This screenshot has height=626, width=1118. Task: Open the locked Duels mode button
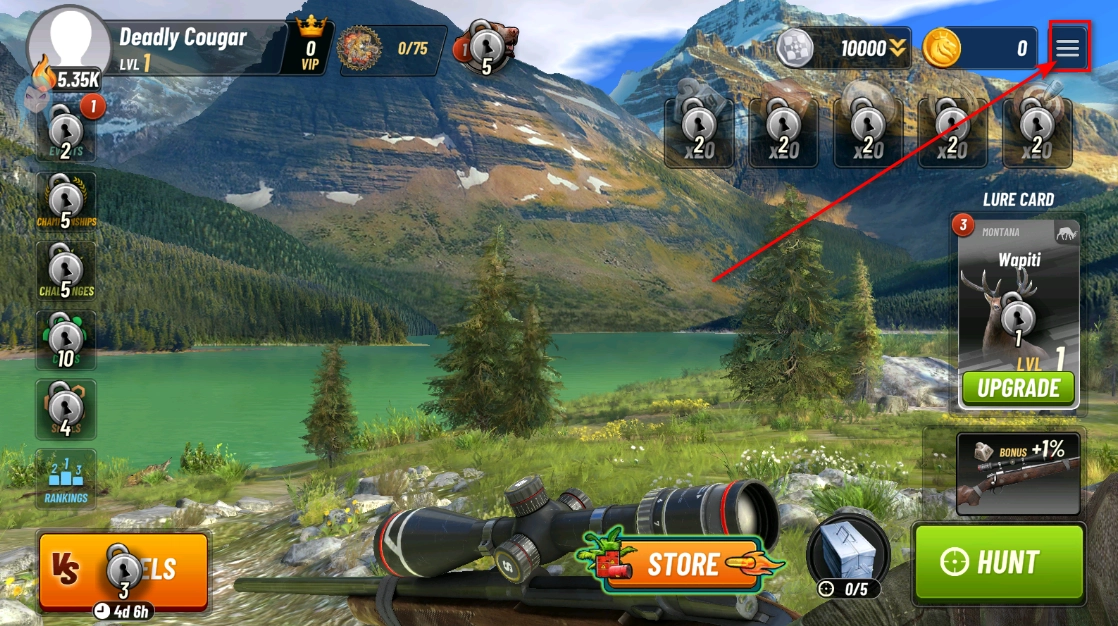[124, 571]
